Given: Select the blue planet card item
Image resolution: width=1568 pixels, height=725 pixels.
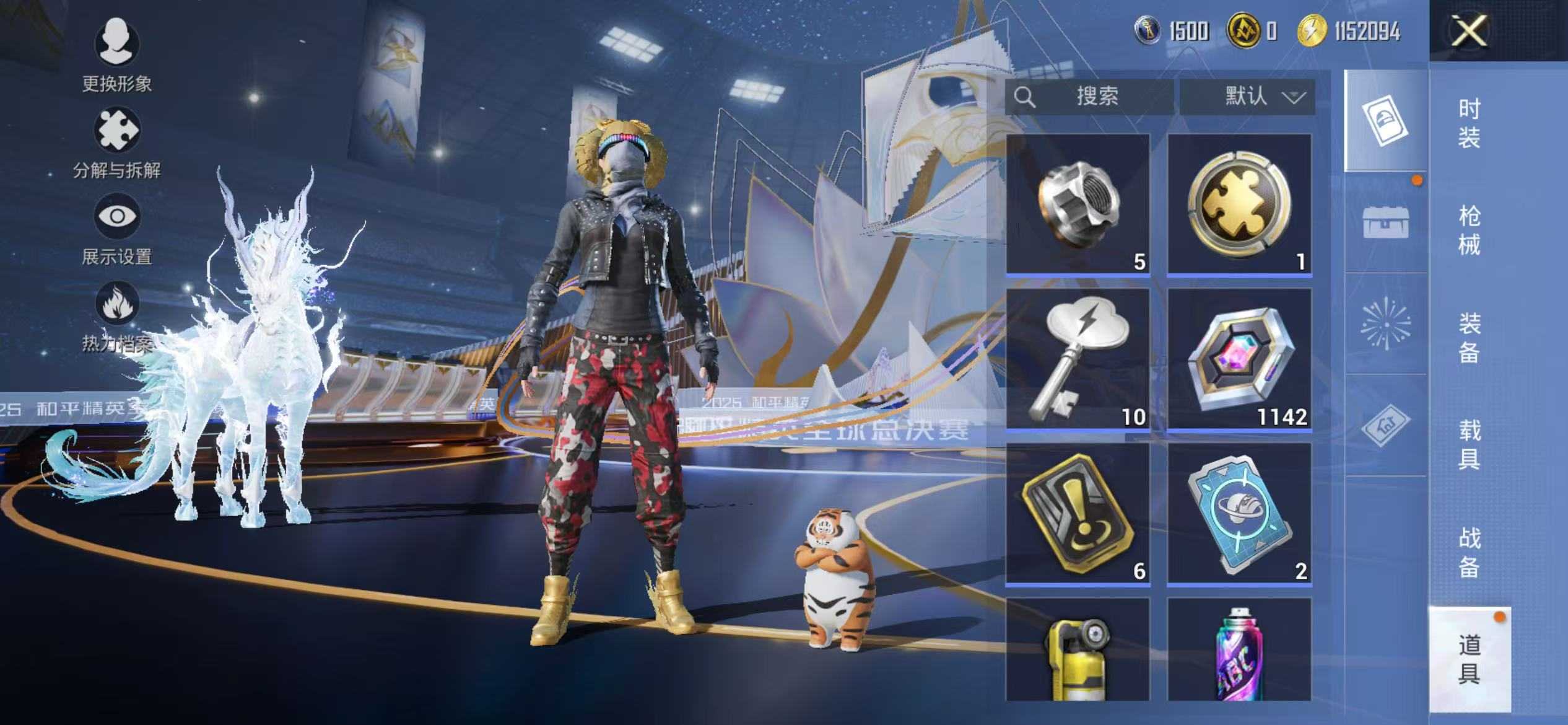Looking at the screenshot, I should (x=1239, y=513).
